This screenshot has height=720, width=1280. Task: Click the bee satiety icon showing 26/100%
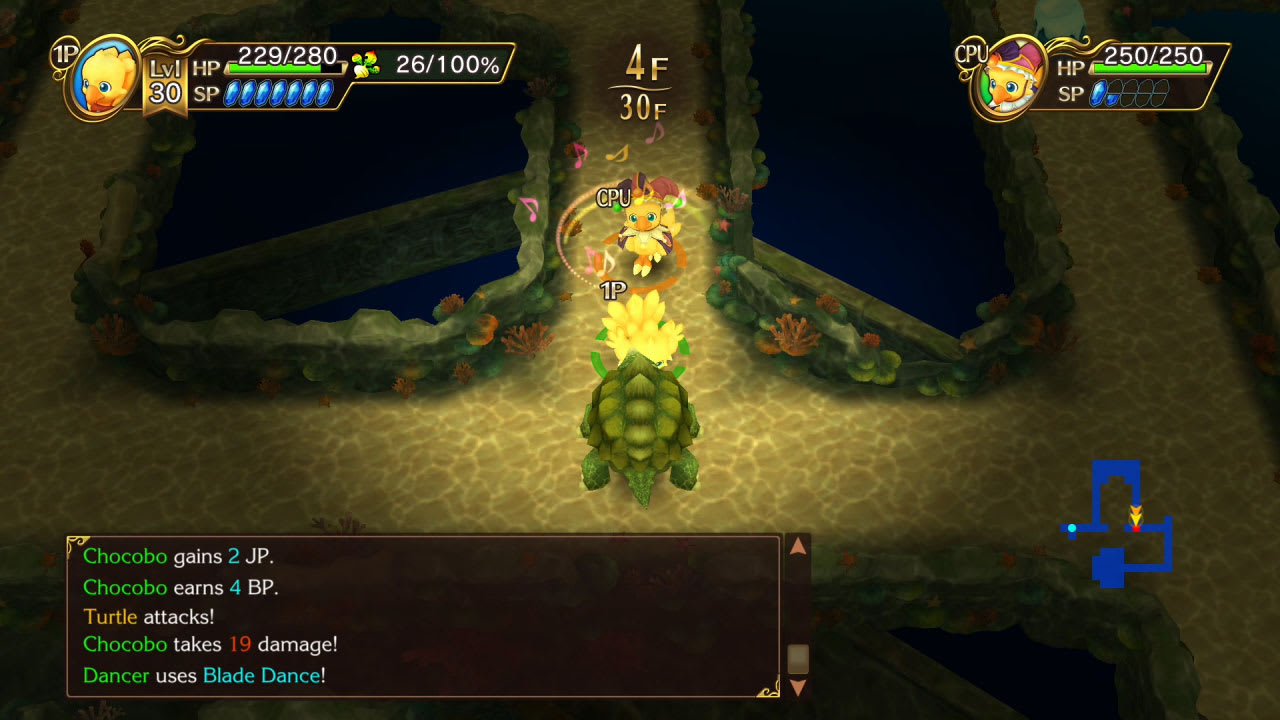[x=366, y=62]
